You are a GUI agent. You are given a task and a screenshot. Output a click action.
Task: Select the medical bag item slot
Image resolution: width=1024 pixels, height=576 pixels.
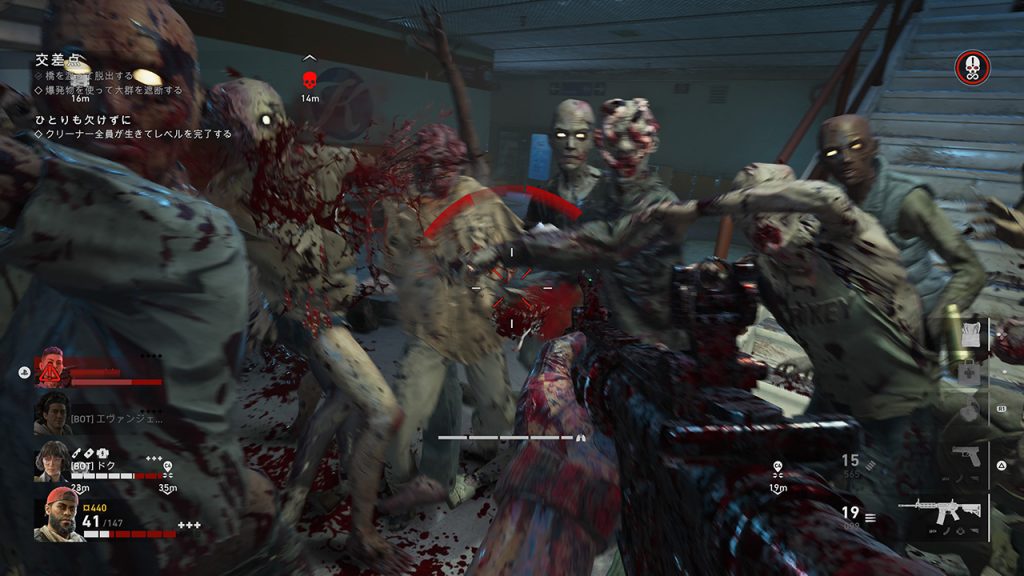[x=967, y=371]
